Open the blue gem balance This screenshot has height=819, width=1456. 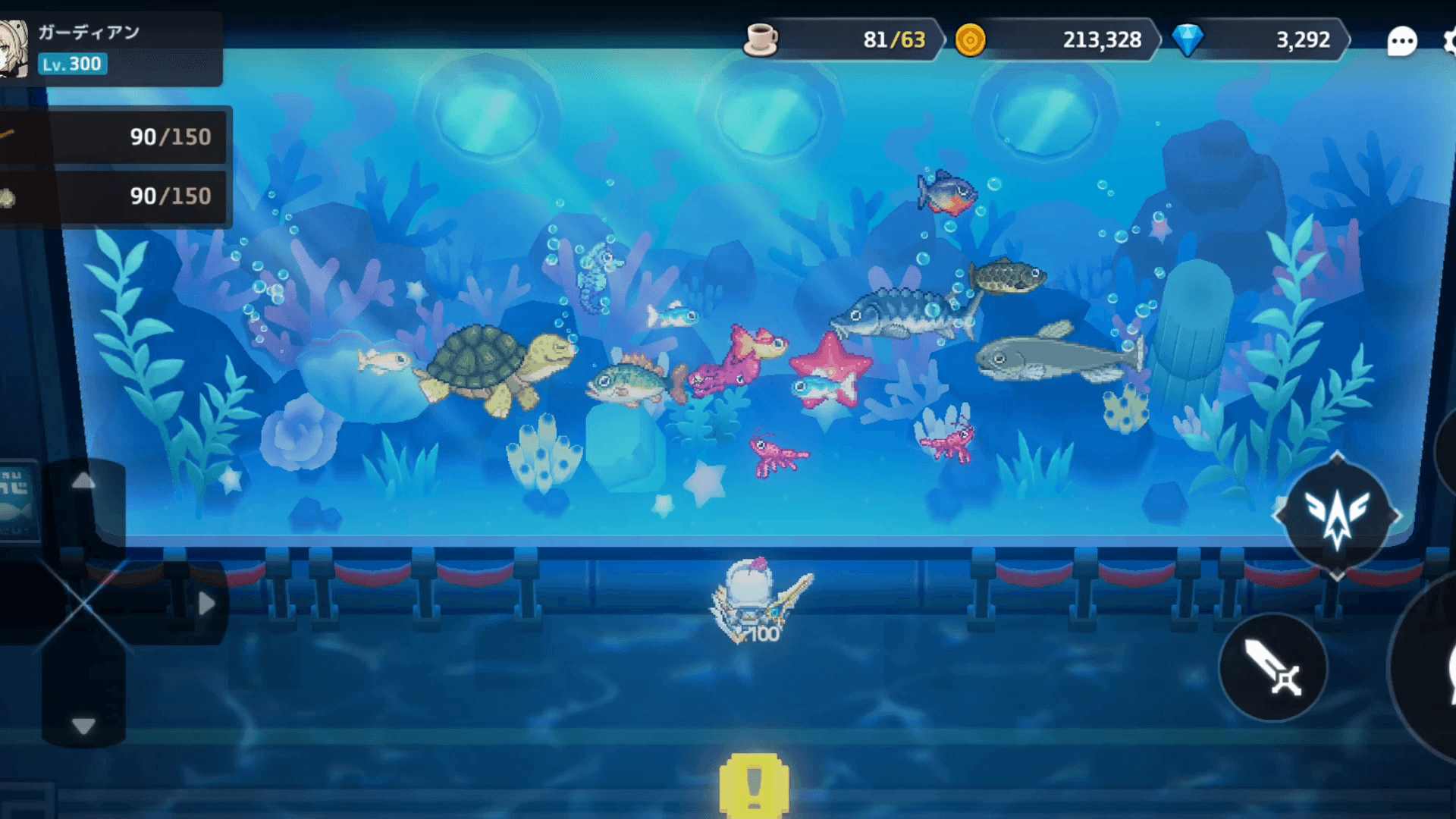click(1259, 39)
